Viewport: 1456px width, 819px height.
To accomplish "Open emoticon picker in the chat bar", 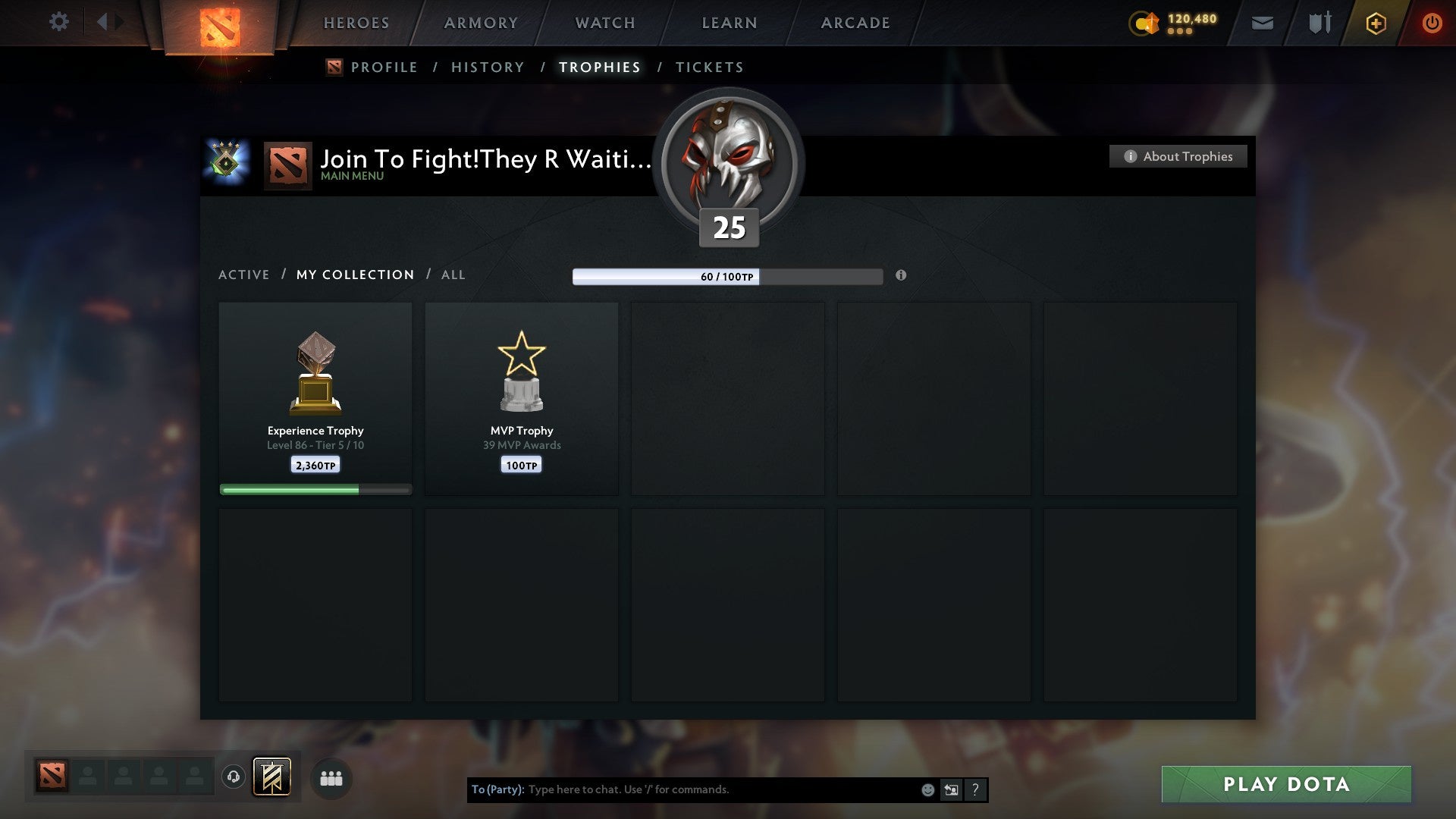I will (x=927, y=789).
